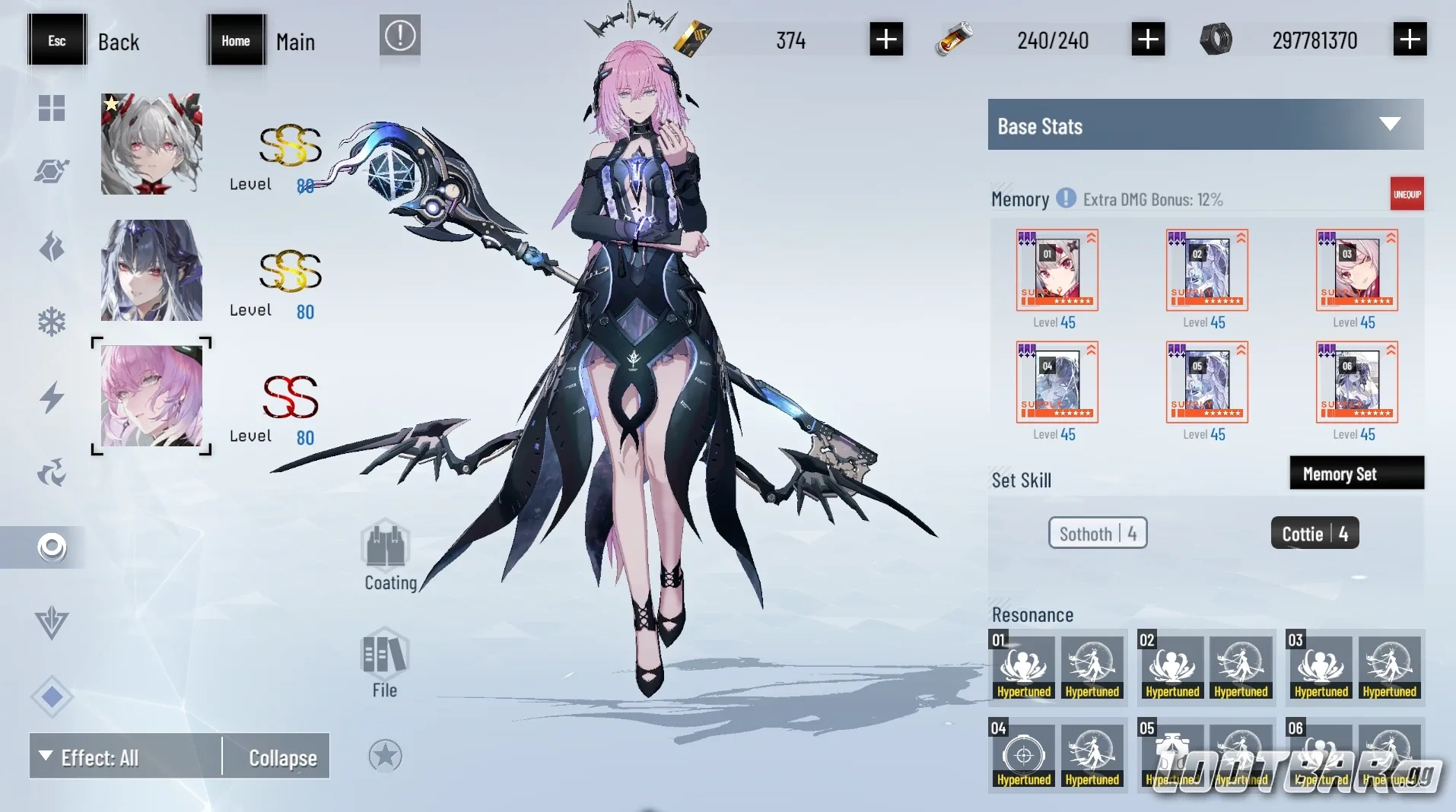
Task: Click the star icon below File
Action: click(385, 756)
